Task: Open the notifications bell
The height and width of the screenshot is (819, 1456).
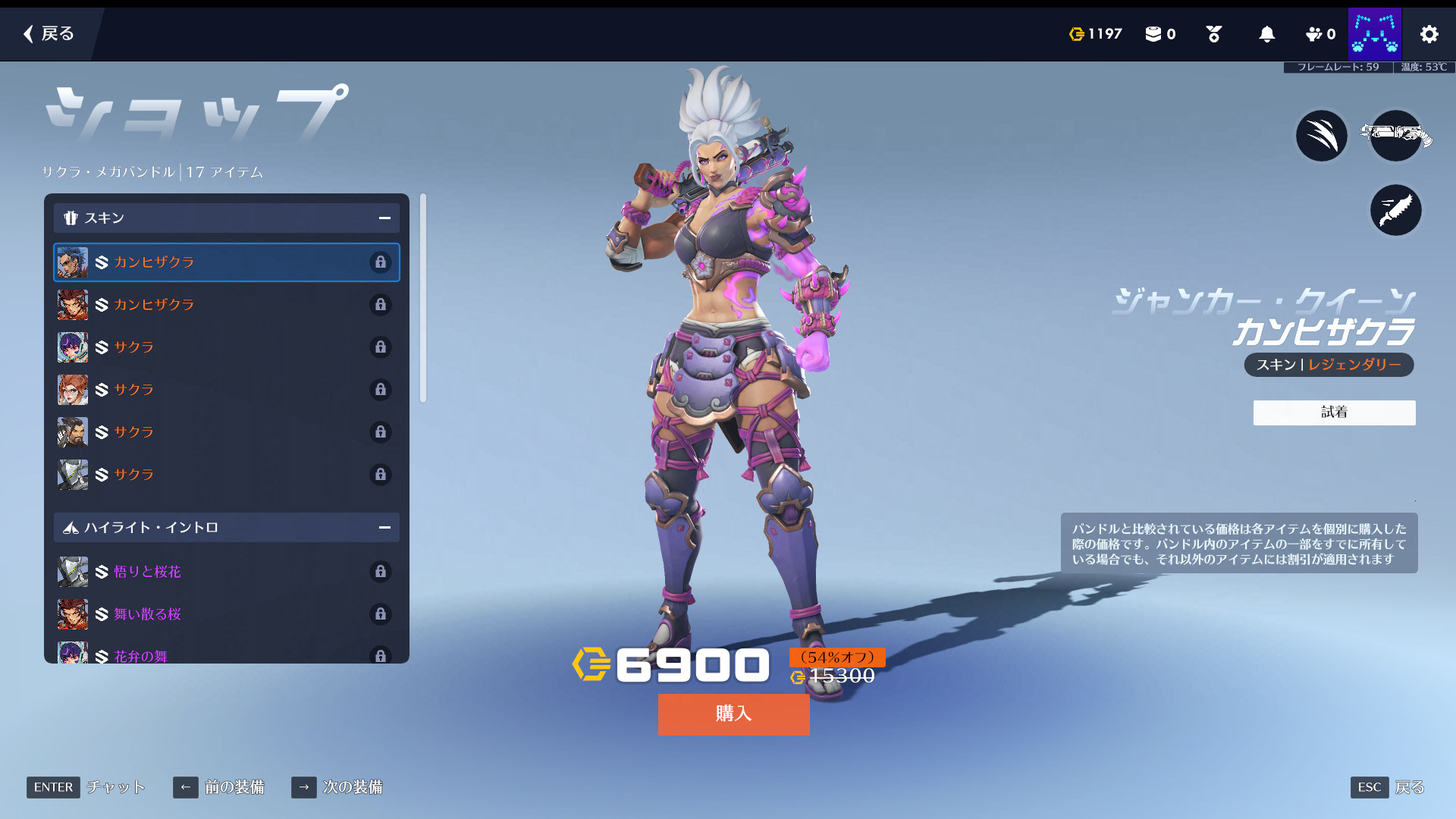Action: click(1266, 34)
